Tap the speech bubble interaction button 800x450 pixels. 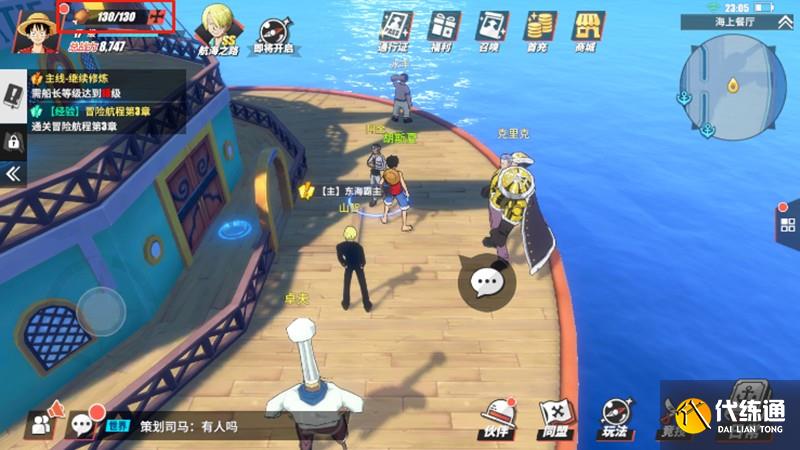coord(487,283)
